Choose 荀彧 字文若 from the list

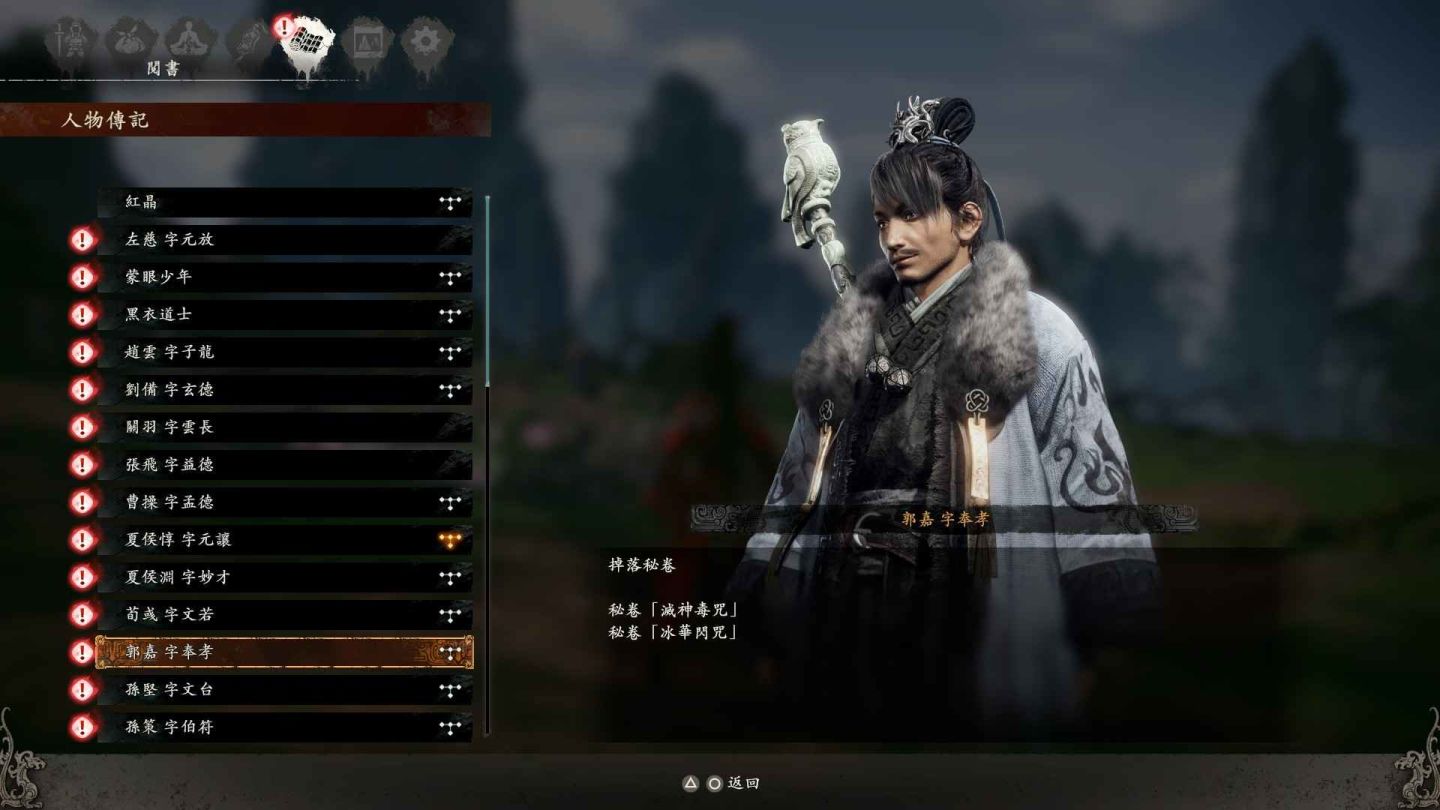coord(285,615)
